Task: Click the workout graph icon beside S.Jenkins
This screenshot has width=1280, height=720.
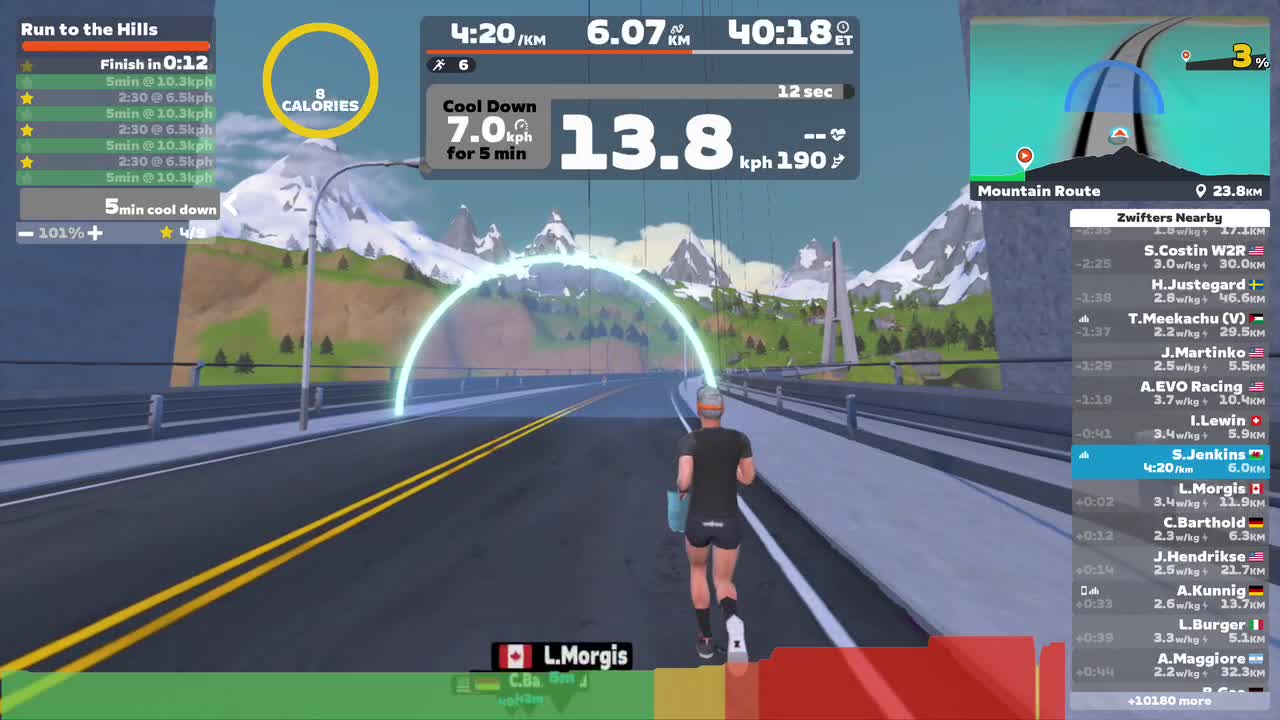Action: (x=1083, y=455)
